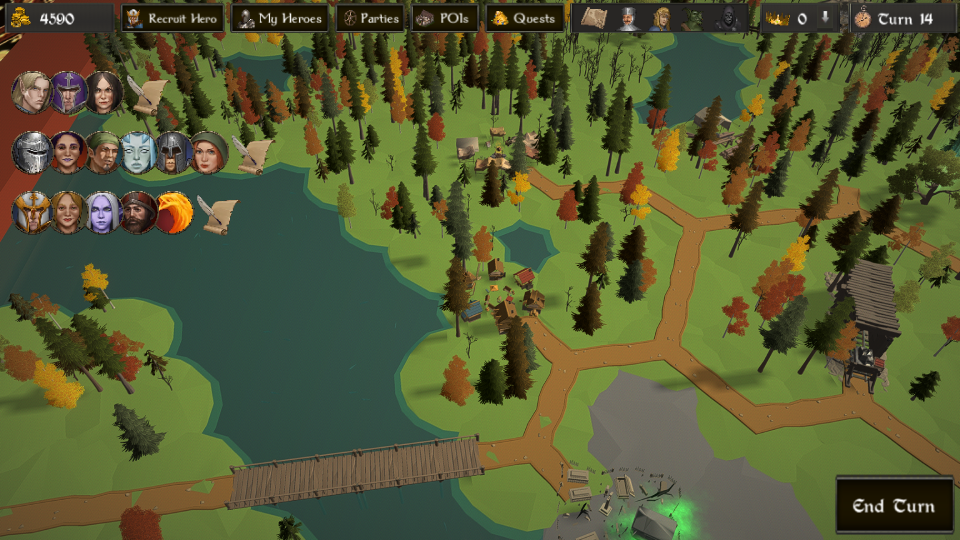Show the Parties list
Screen dimensions: 960x540
click(x=369, y=18)
